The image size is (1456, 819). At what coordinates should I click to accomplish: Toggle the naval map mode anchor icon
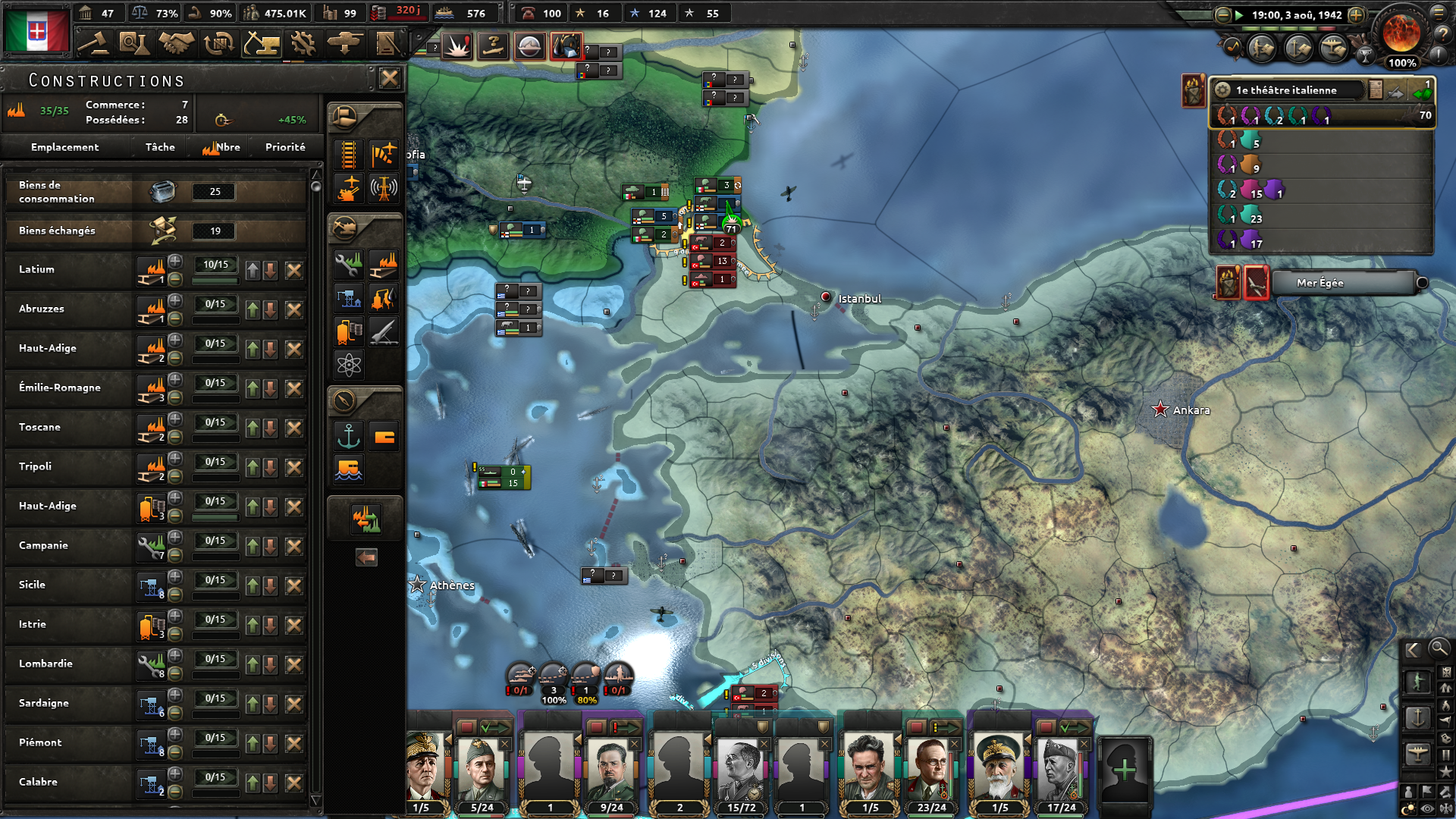point(1417,716)
